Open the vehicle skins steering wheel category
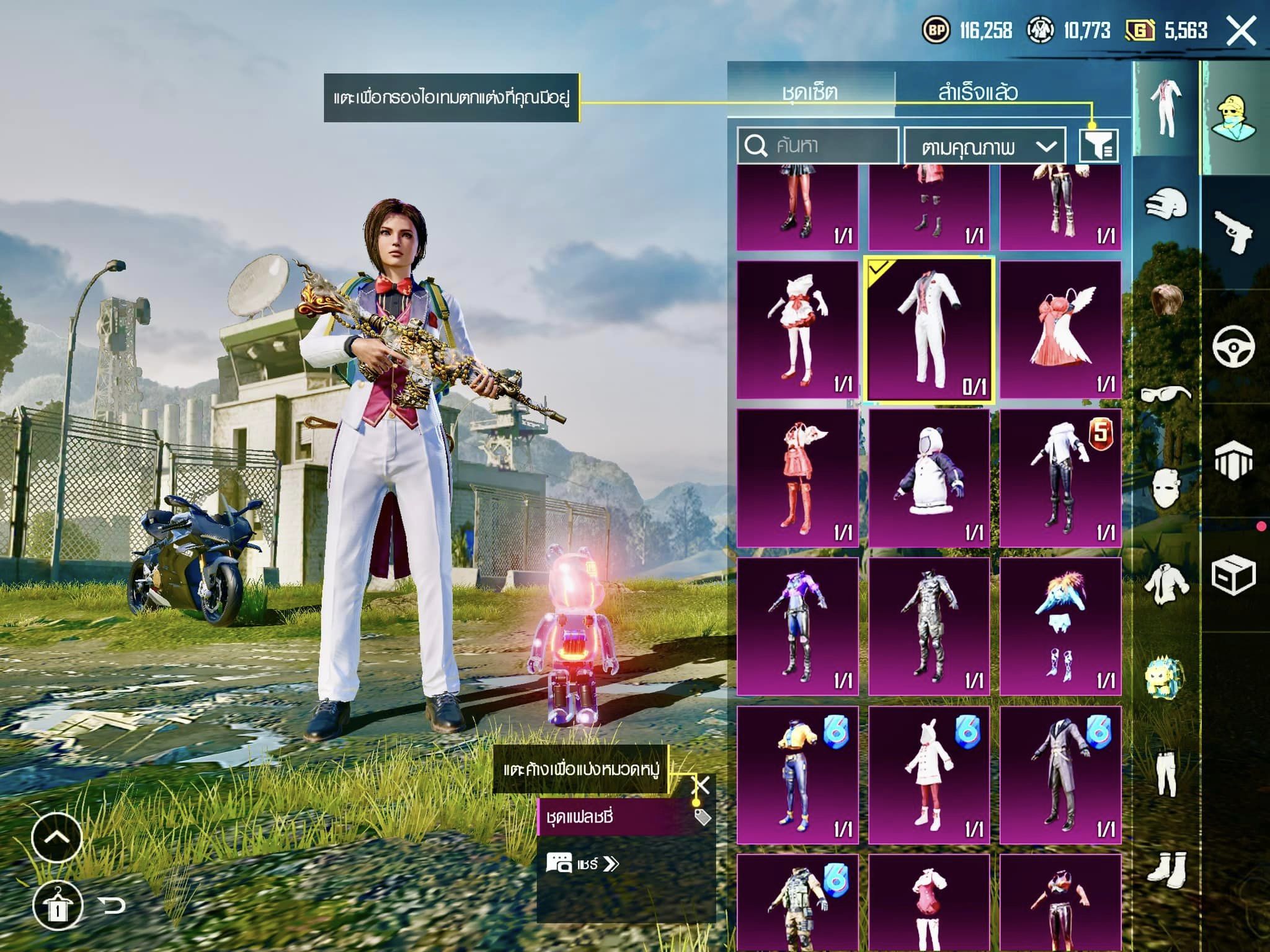The width and height of the screenshot is (1270, 952). point(1233,346)
